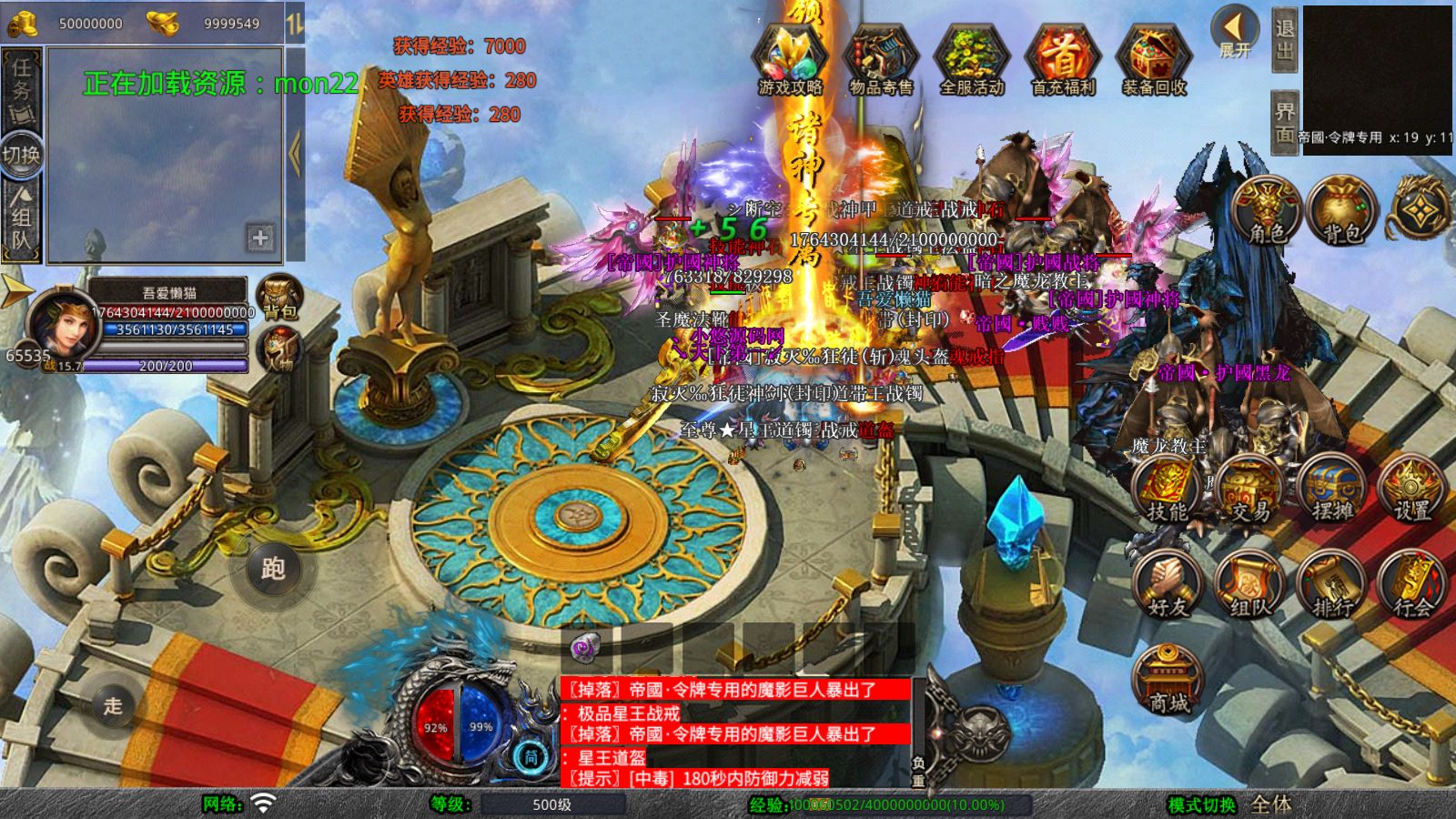Toggle the 界面 interface button

point(1284,120)
